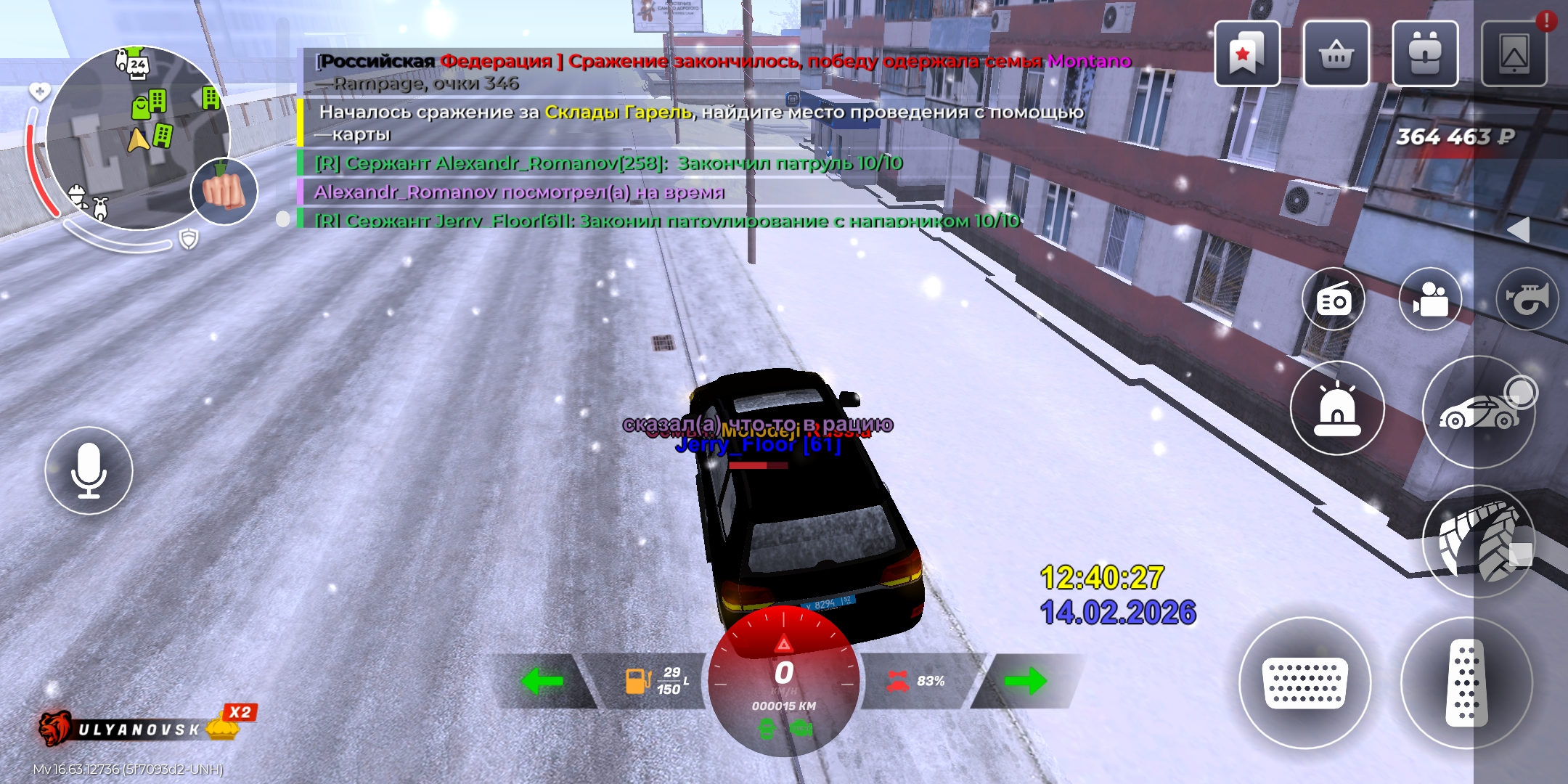
Task: Honk the car horn
Action: click(1526, 299)
